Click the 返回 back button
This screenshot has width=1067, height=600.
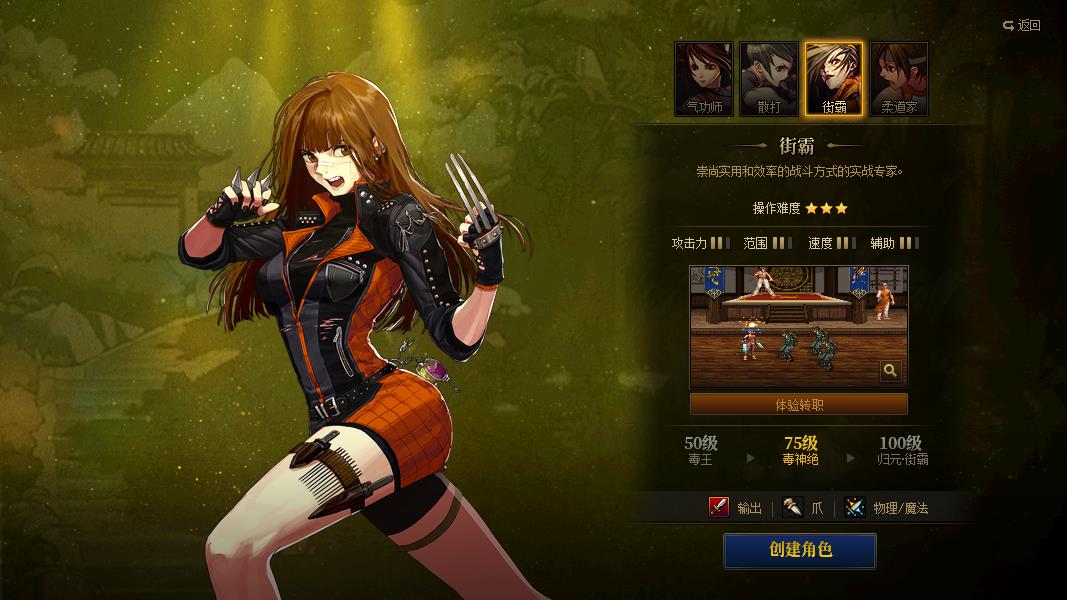click(1022, 25)
